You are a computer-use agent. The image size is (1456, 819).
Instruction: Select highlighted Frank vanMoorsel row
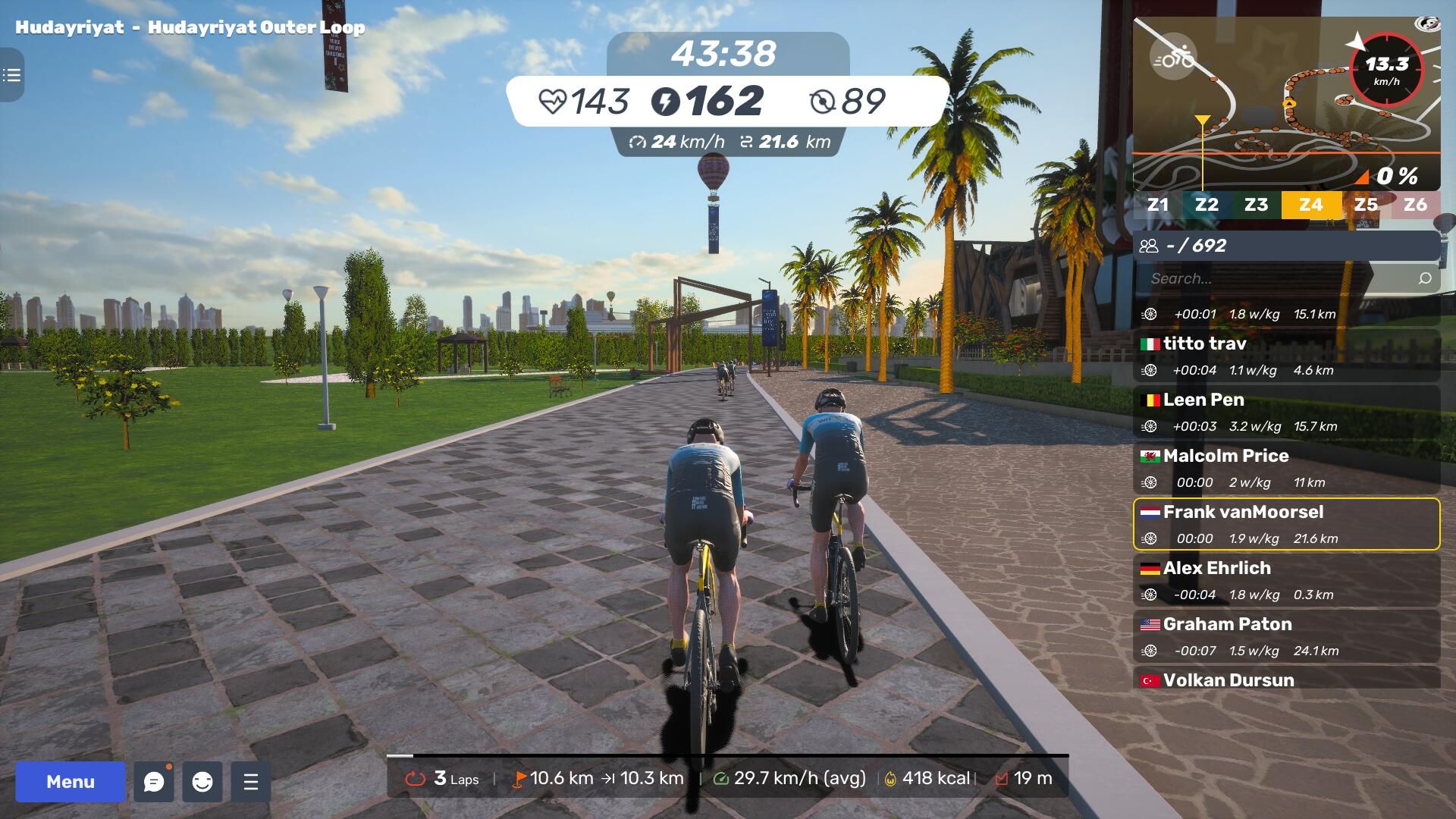click(x=1286, y=524)
